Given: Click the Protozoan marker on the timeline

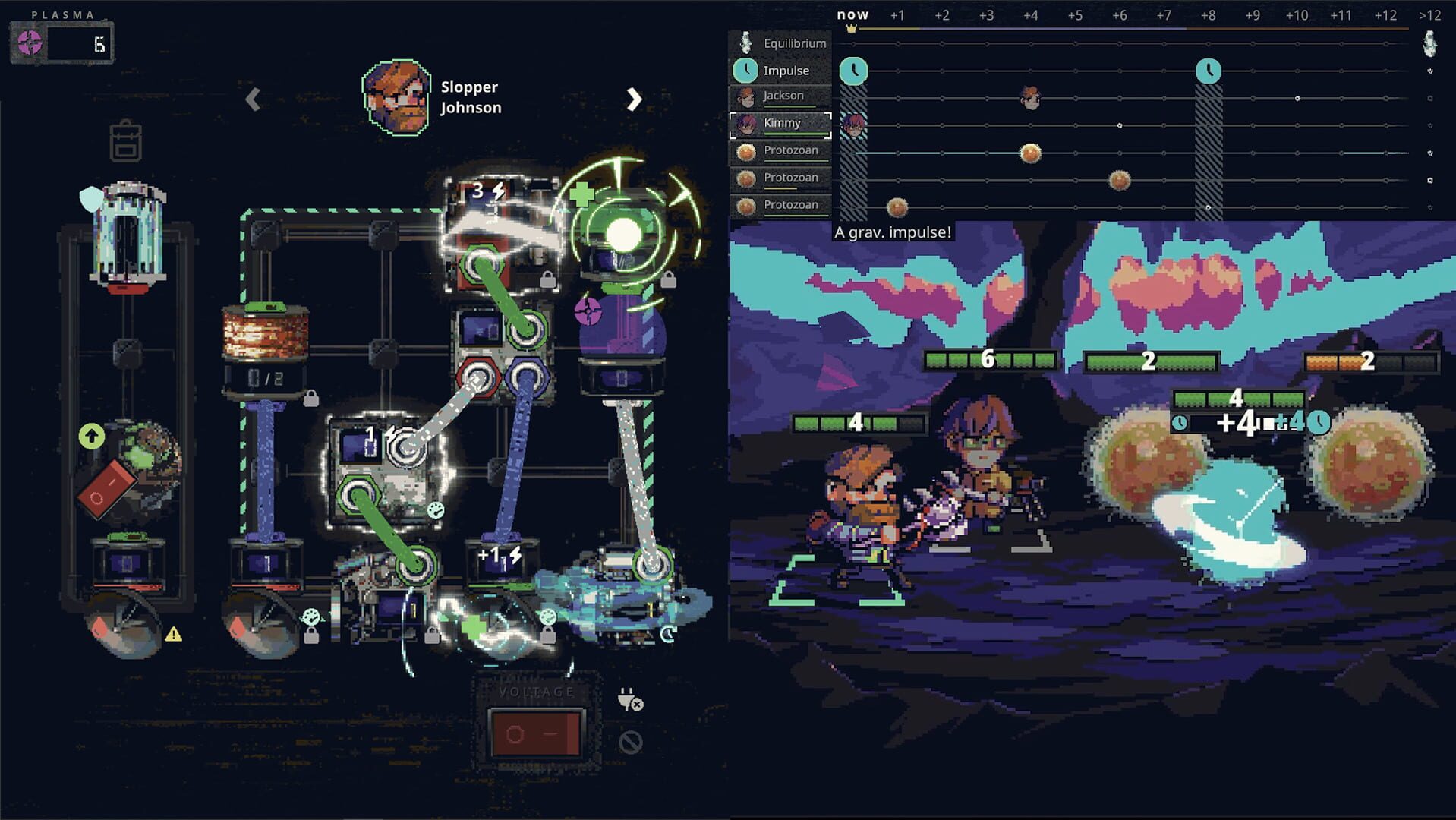Looking at the screenshot, I should (1030, 154).
